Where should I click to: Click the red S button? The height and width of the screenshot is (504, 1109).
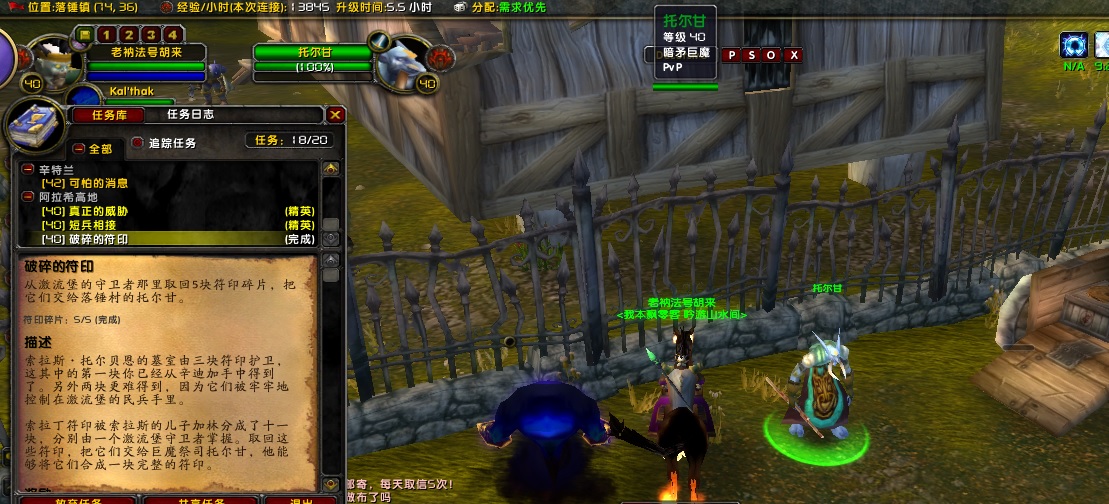pos(752,55)
